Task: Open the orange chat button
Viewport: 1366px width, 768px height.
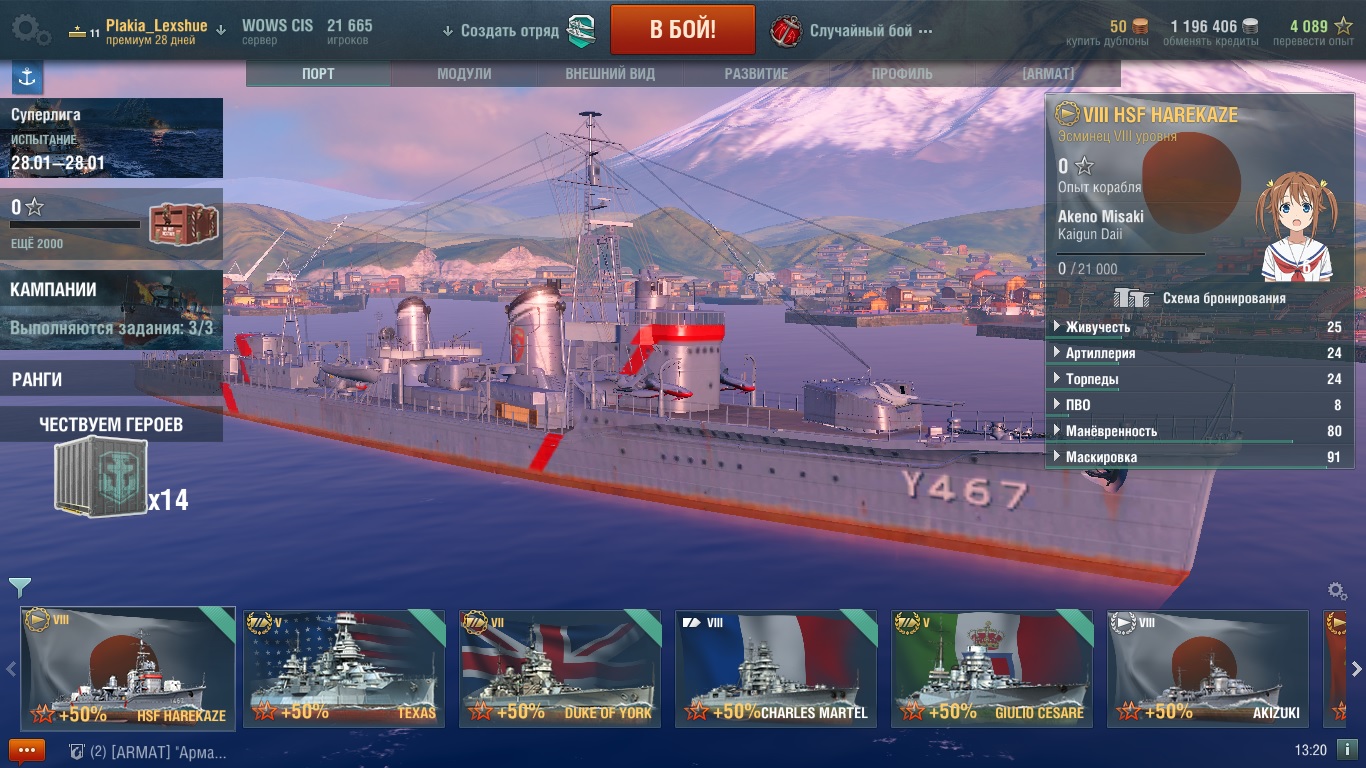Action: (x=27, y=750)
